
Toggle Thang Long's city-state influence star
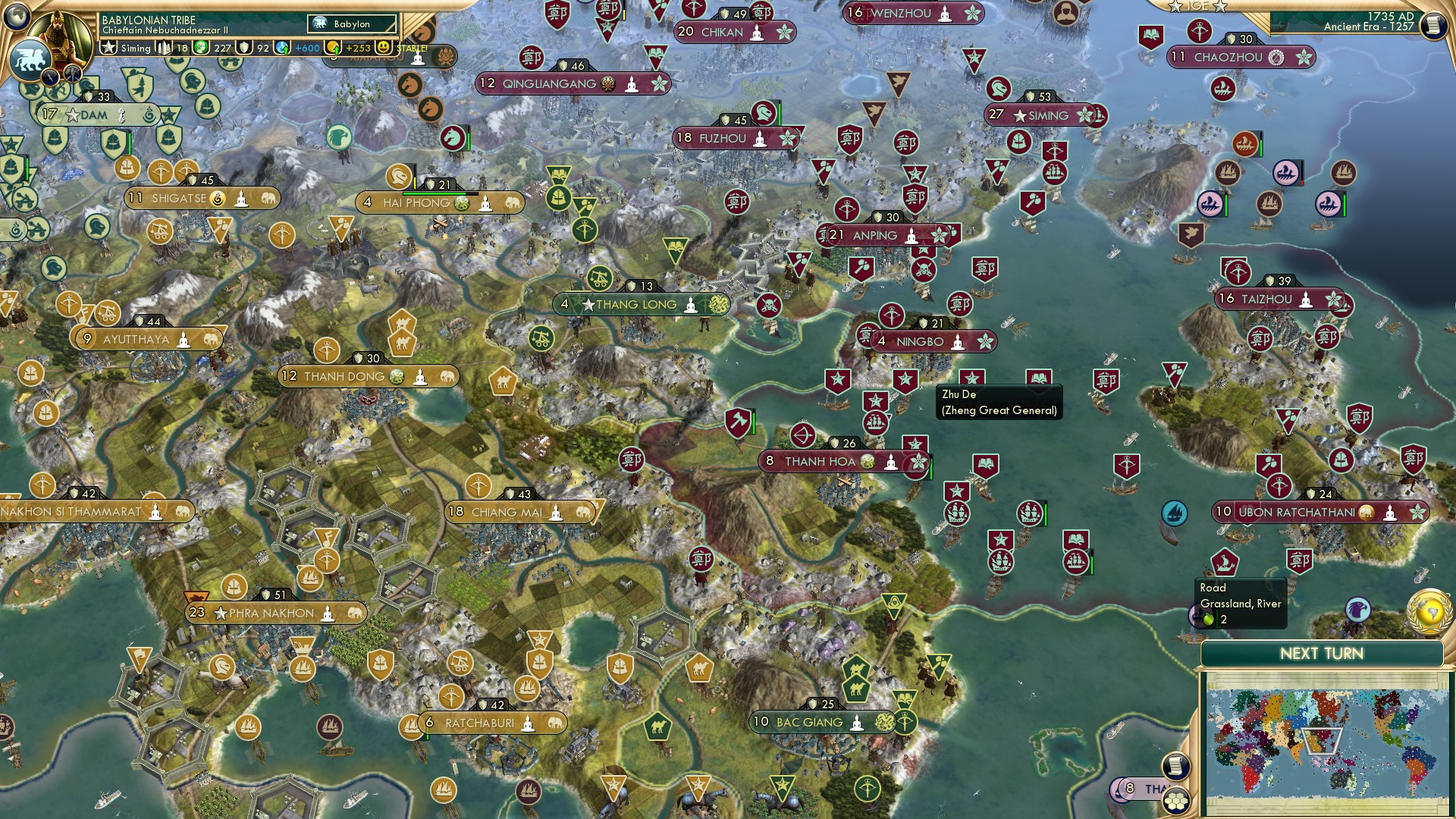[588, 305]
